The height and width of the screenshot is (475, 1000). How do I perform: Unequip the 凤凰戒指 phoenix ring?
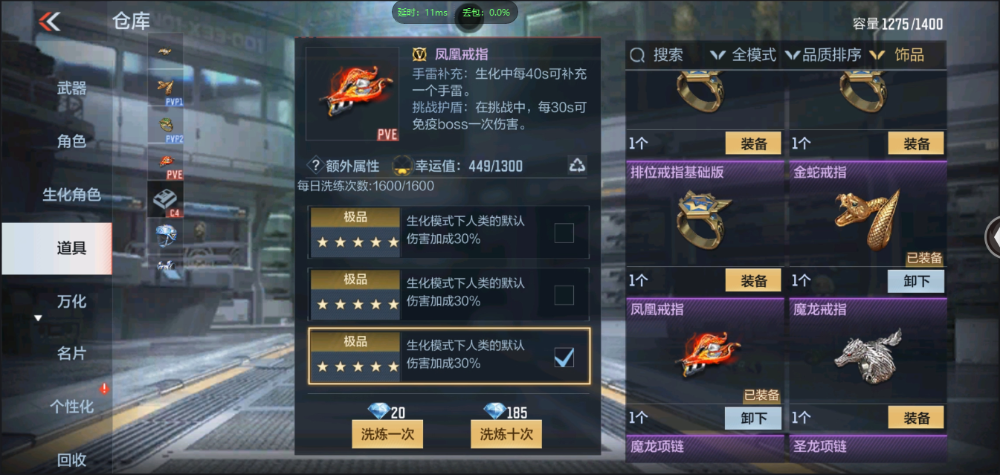[x=752, y=417]
